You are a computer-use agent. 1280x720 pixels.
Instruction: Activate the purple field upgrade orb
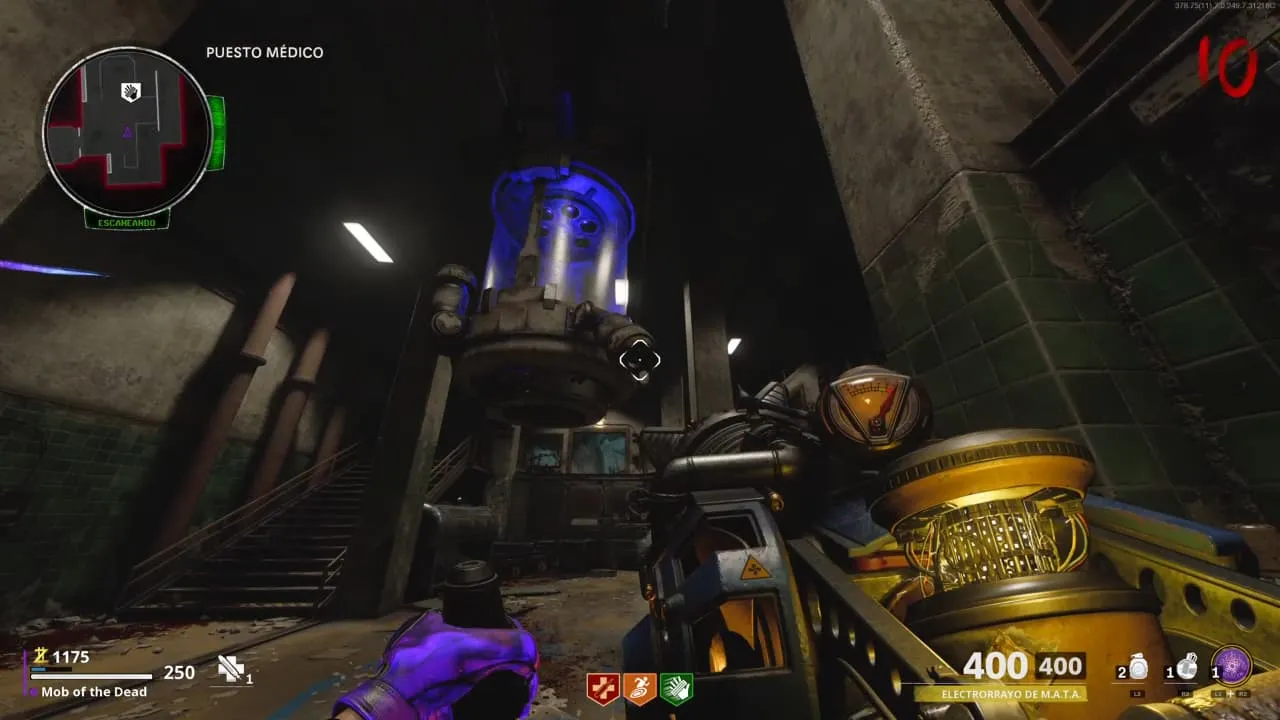tap(1231, 666)
